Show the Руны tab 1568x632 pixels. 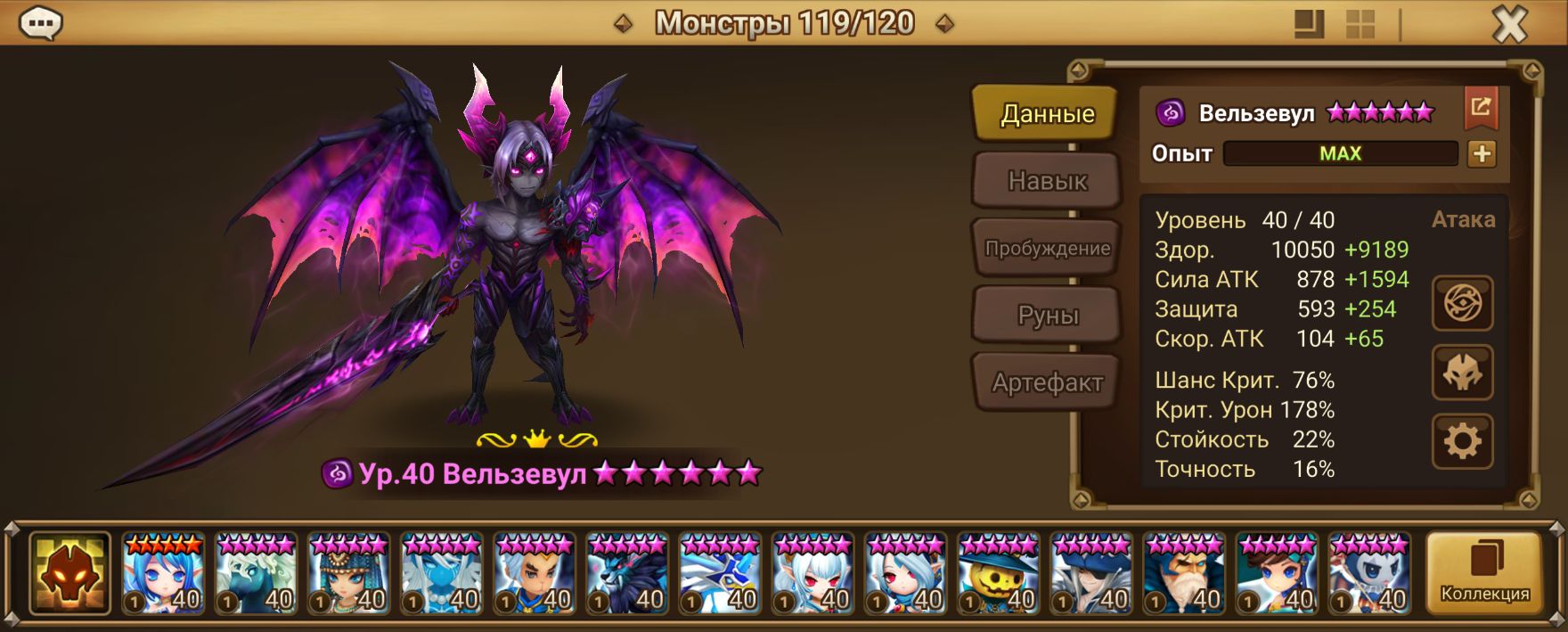(1047, 316)
